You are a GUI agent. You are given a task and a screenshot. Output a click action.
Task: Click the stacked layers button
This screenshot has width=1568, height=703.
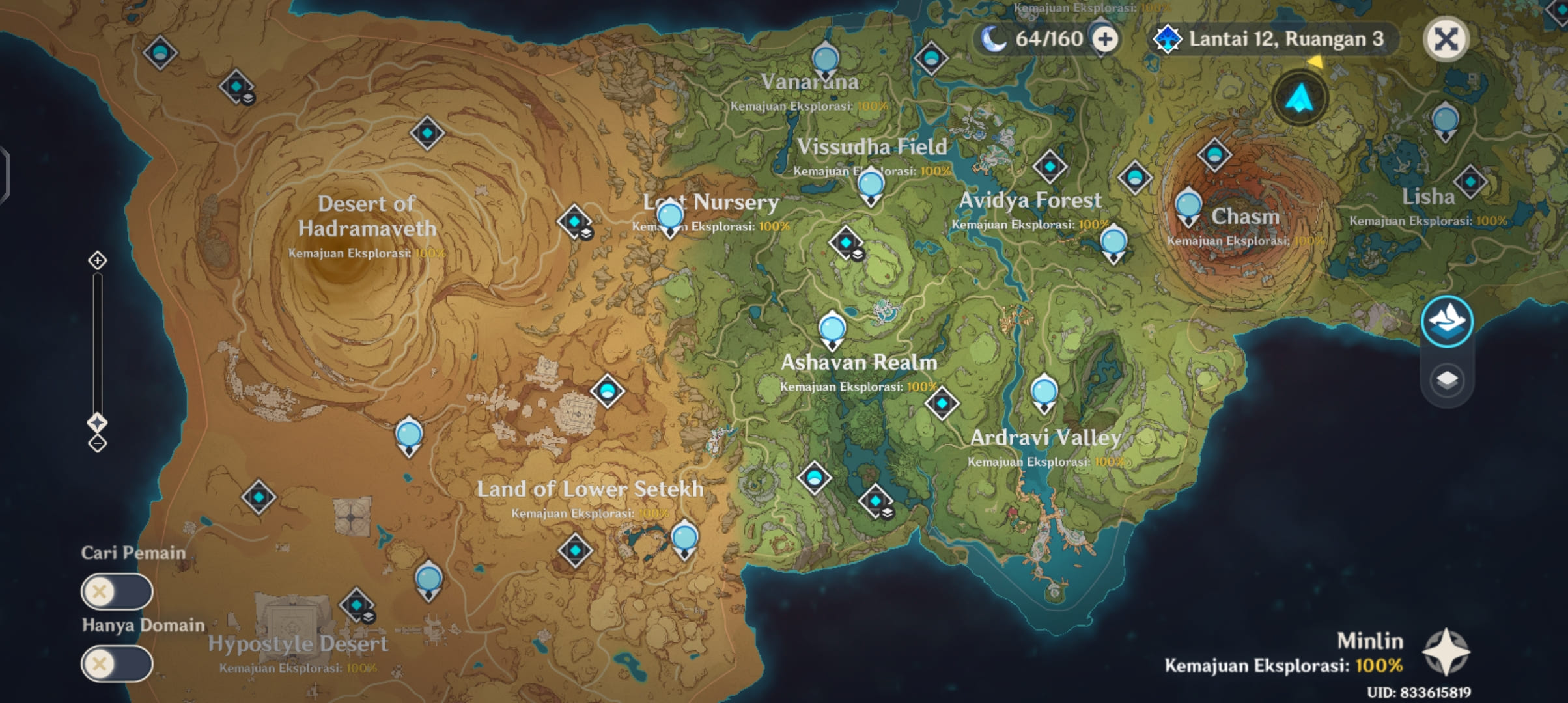click(x=1447, y=379)
